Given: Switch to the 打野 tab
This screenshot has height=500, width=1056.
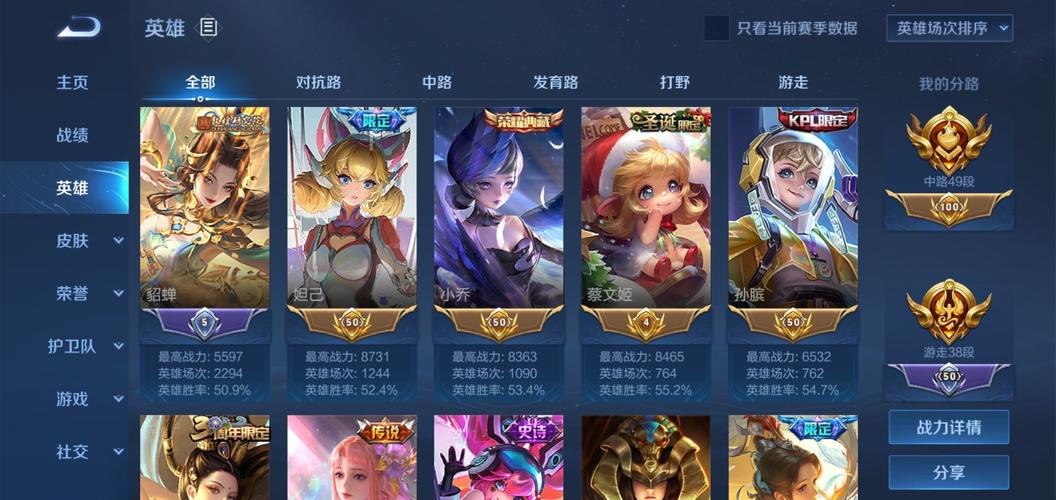Looking at the screenshot, I should pos(675,83).
